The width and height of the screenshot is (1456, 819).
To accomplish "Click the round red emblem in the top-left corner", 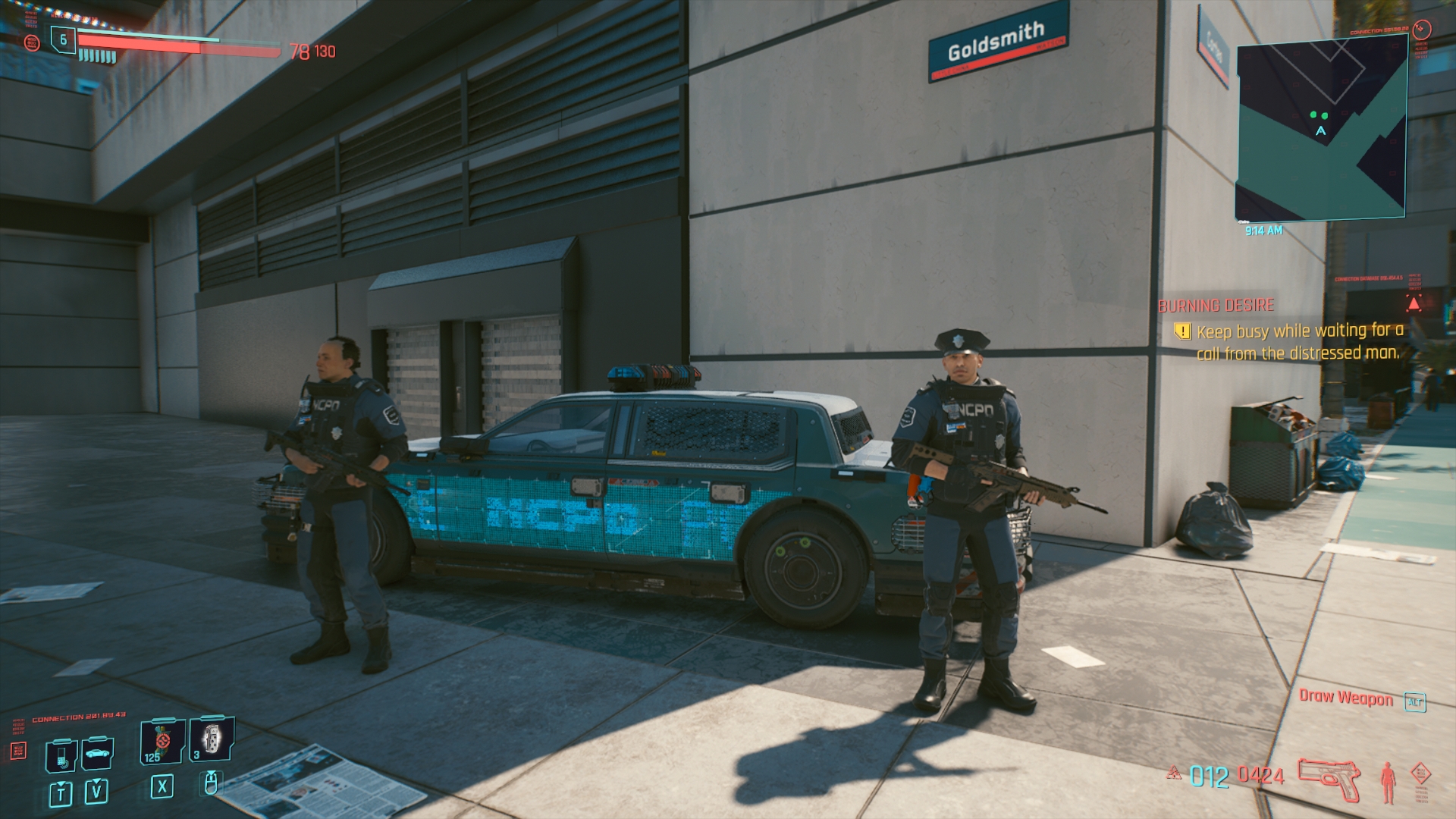I will [x=32, y=45].
